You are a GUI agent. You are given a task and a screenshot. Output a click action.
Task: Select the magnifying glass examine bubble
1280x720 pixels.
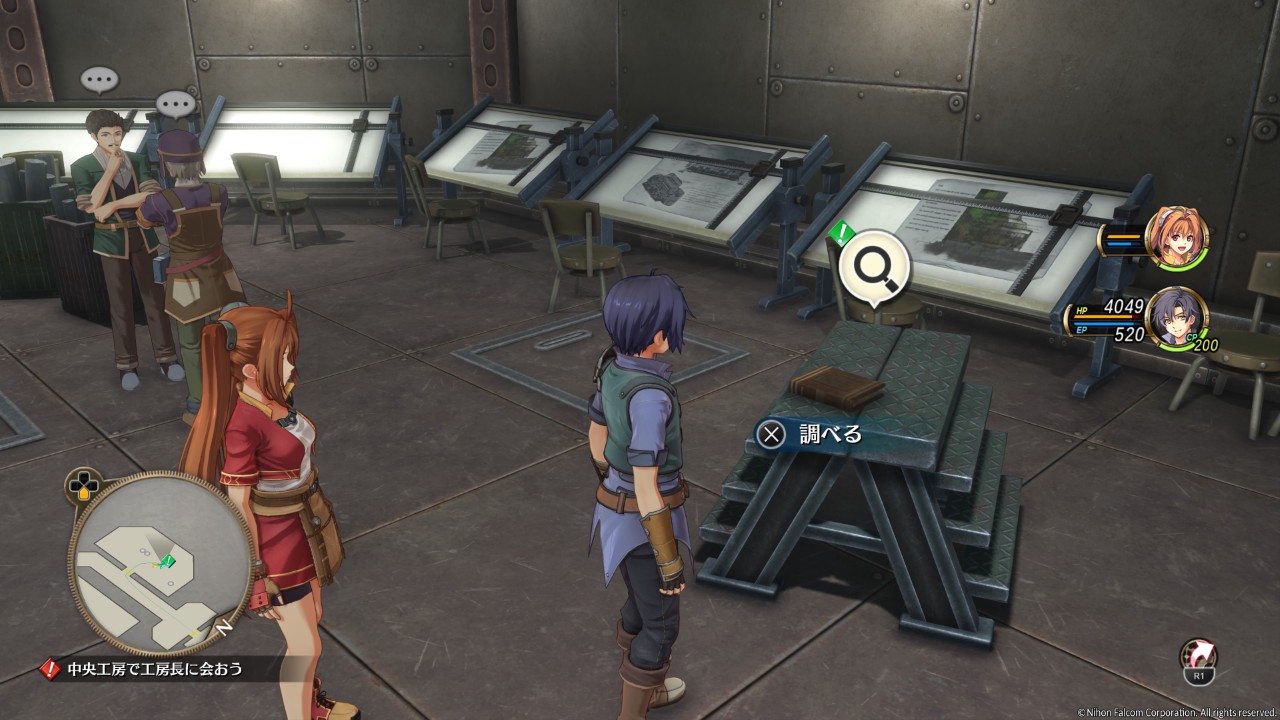pos(874,268)
